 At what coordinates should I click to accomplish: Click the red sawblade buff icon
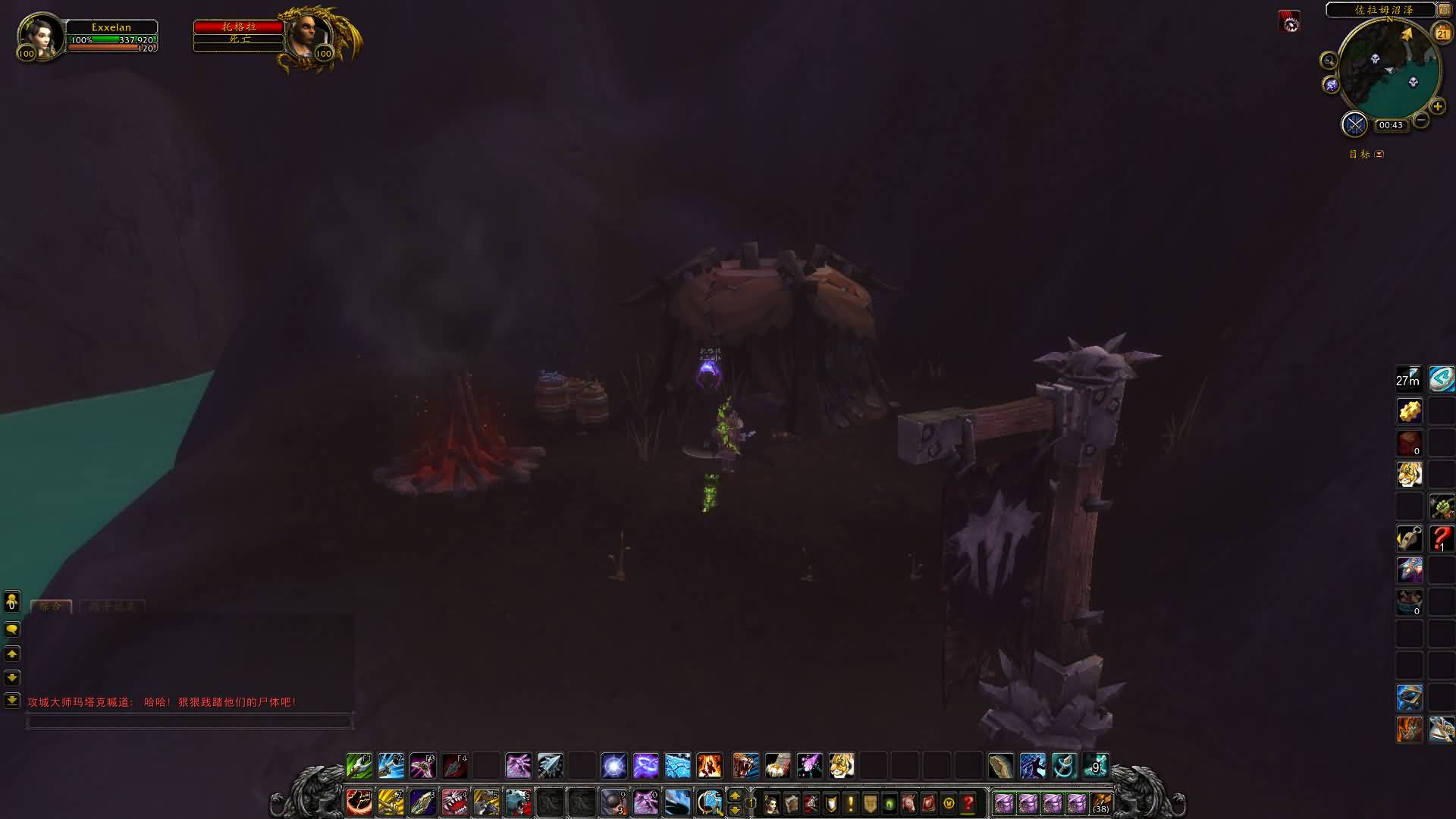point(1289,23)
